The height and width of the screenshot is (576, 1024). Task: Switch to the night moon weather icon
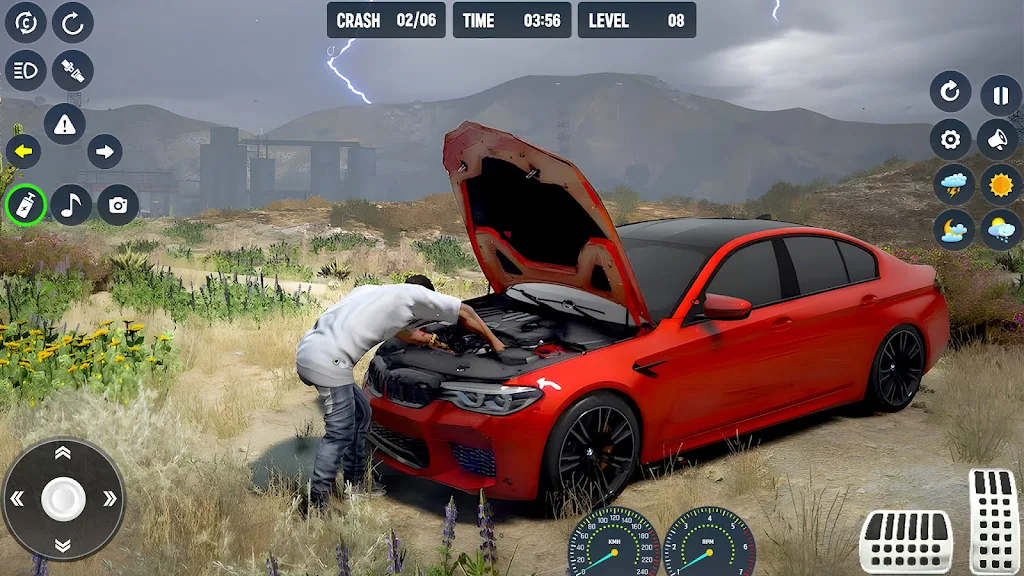pyautogui.click(x=954, y=230)
